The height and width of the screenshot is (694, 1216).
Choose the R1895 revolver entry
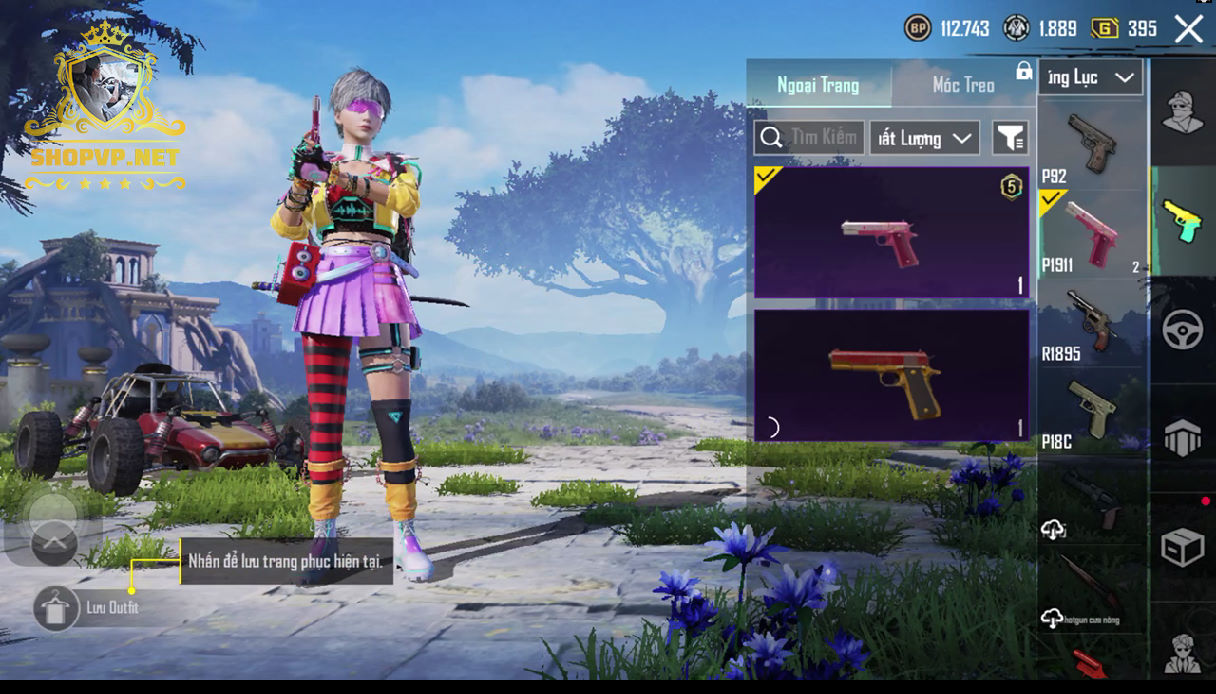[1091, 322]
